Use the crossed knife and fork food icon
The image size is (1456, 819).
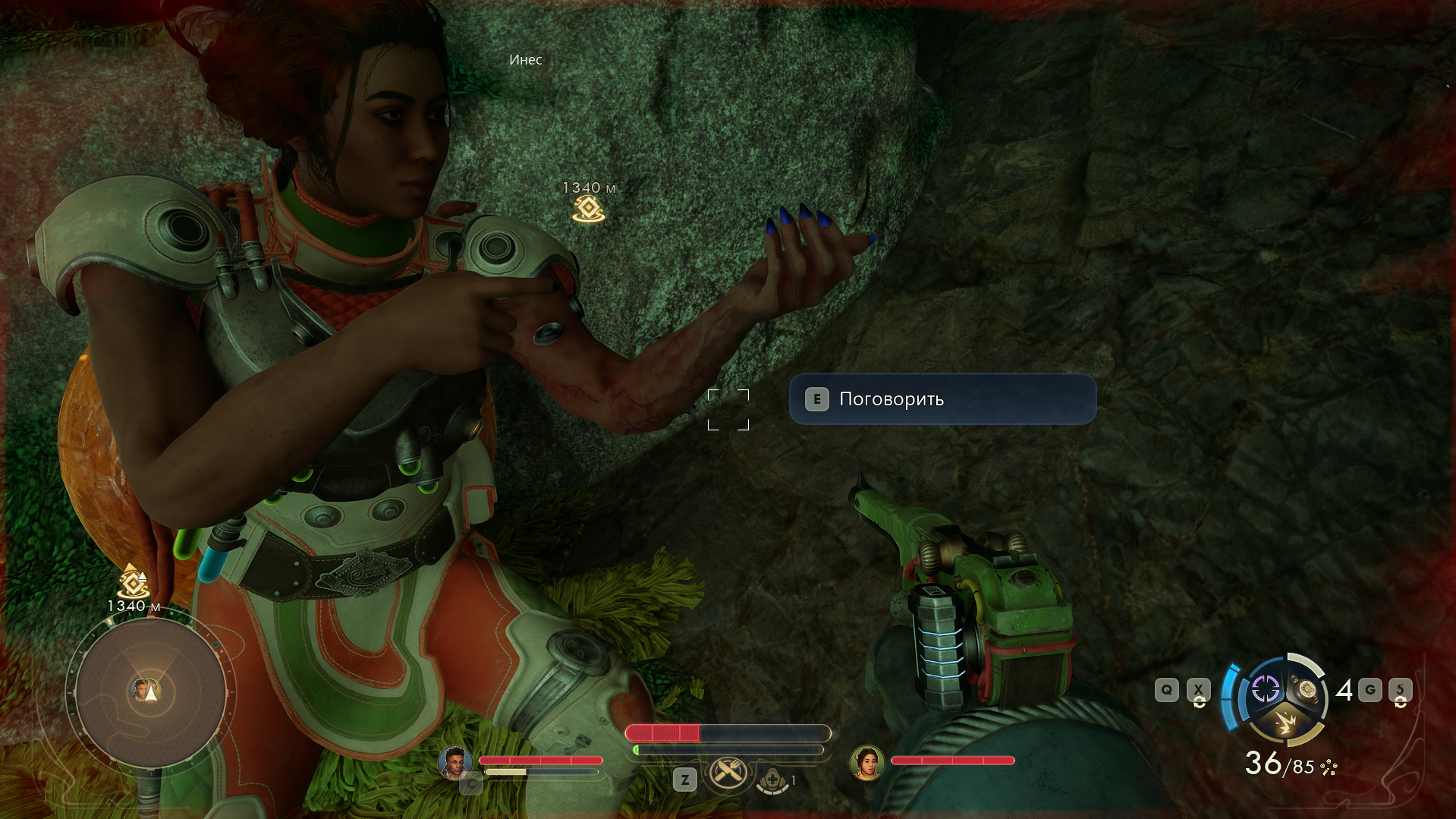728,773
